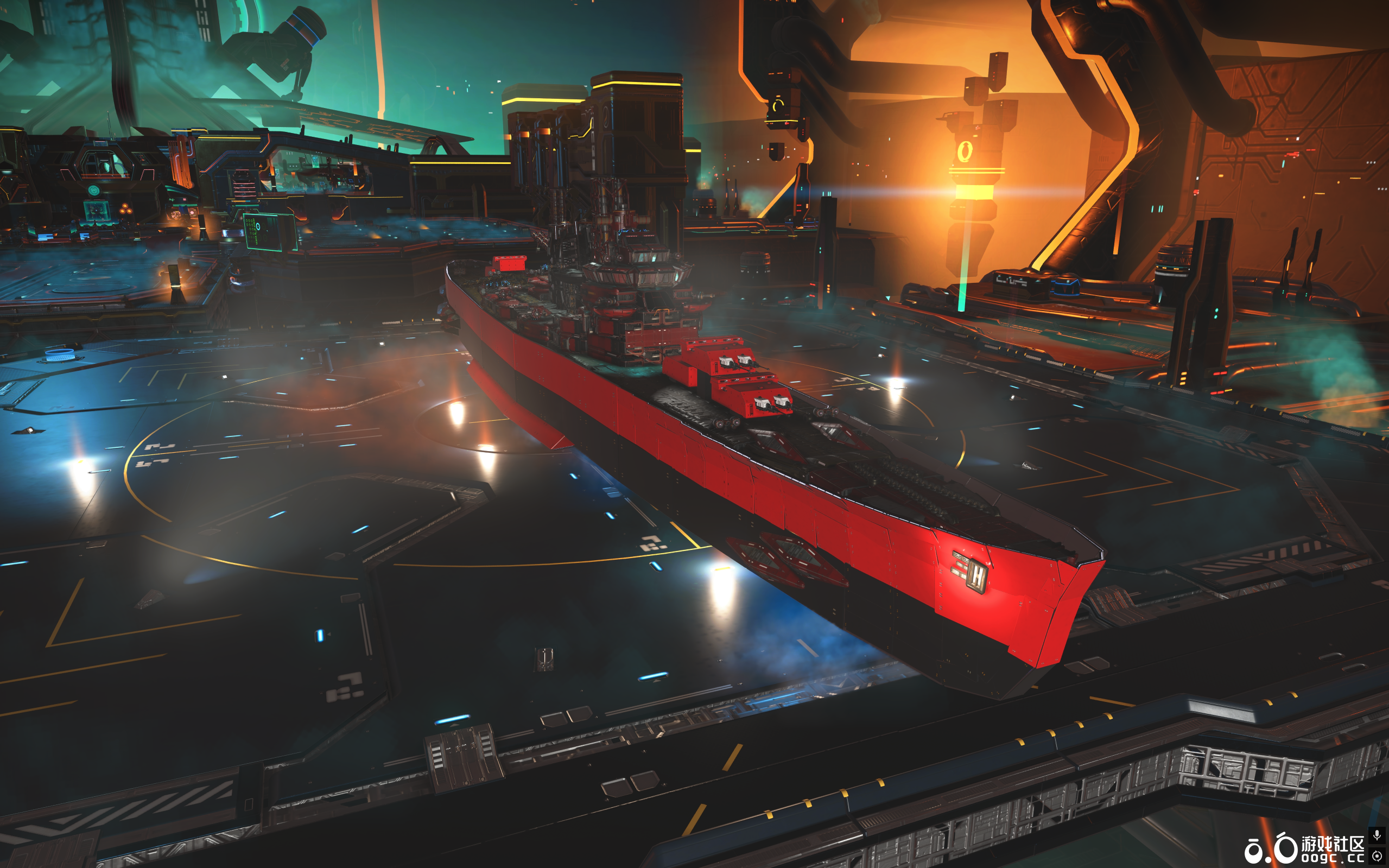Click the instant replay overlay icon
The height and width of the screenshot is (868, 1389).
(x=1377, y=856)
